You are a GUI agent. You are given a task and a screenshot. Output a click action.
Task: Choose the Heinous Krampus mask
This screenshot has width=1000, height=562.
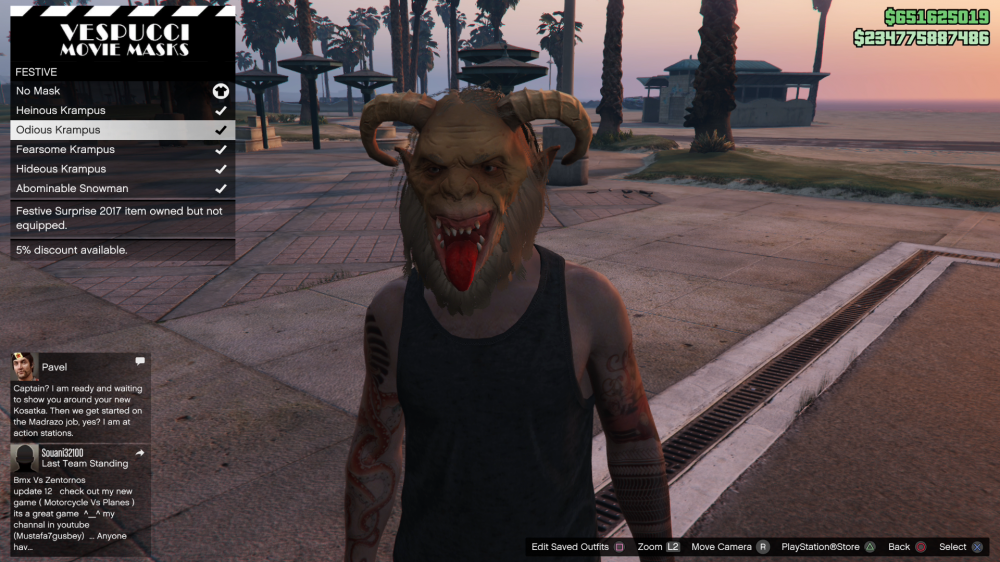coord(122,111)
